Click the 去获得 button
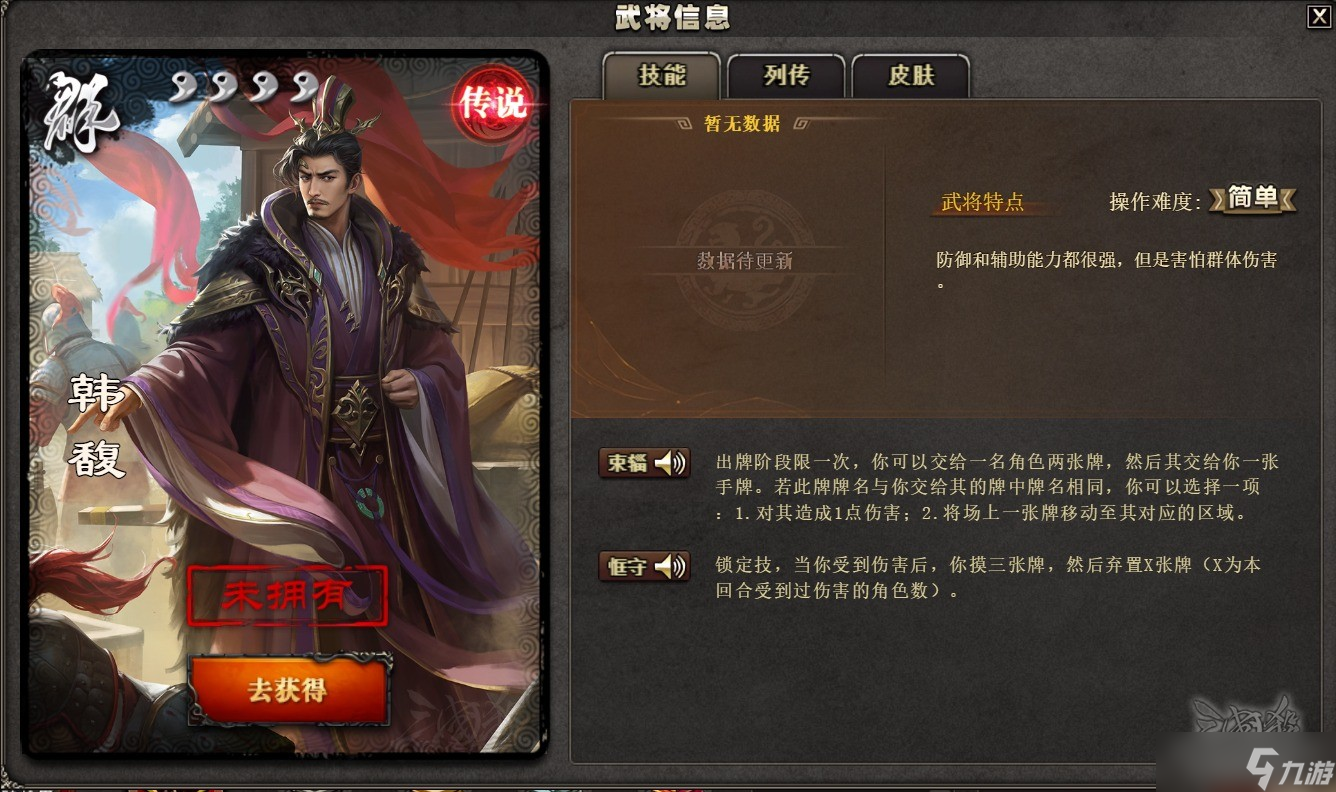This screenshot has height=792, width=1336. [x=289, y=689]
